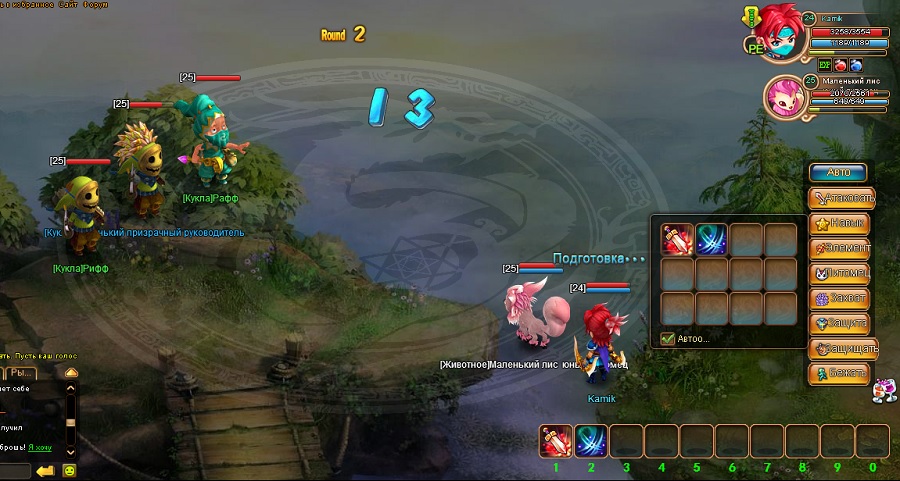Use the blue slash skill in hotbar slot 2
This screenshot has height=481, width=900.
pos(591,441)
